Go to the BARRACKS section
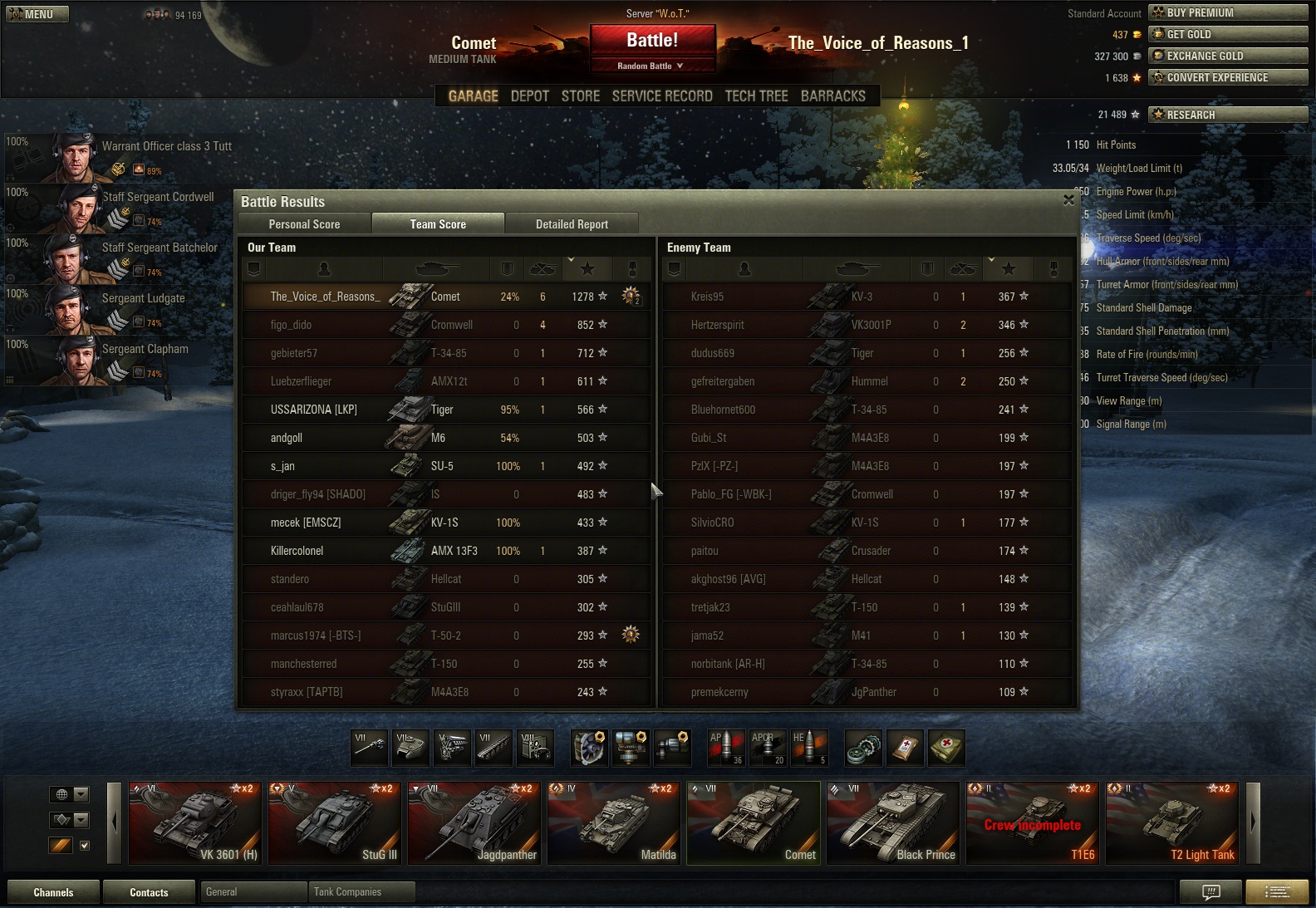This screenshot has height=908, width=1316. pyautogui.click(x=832, y=96)
